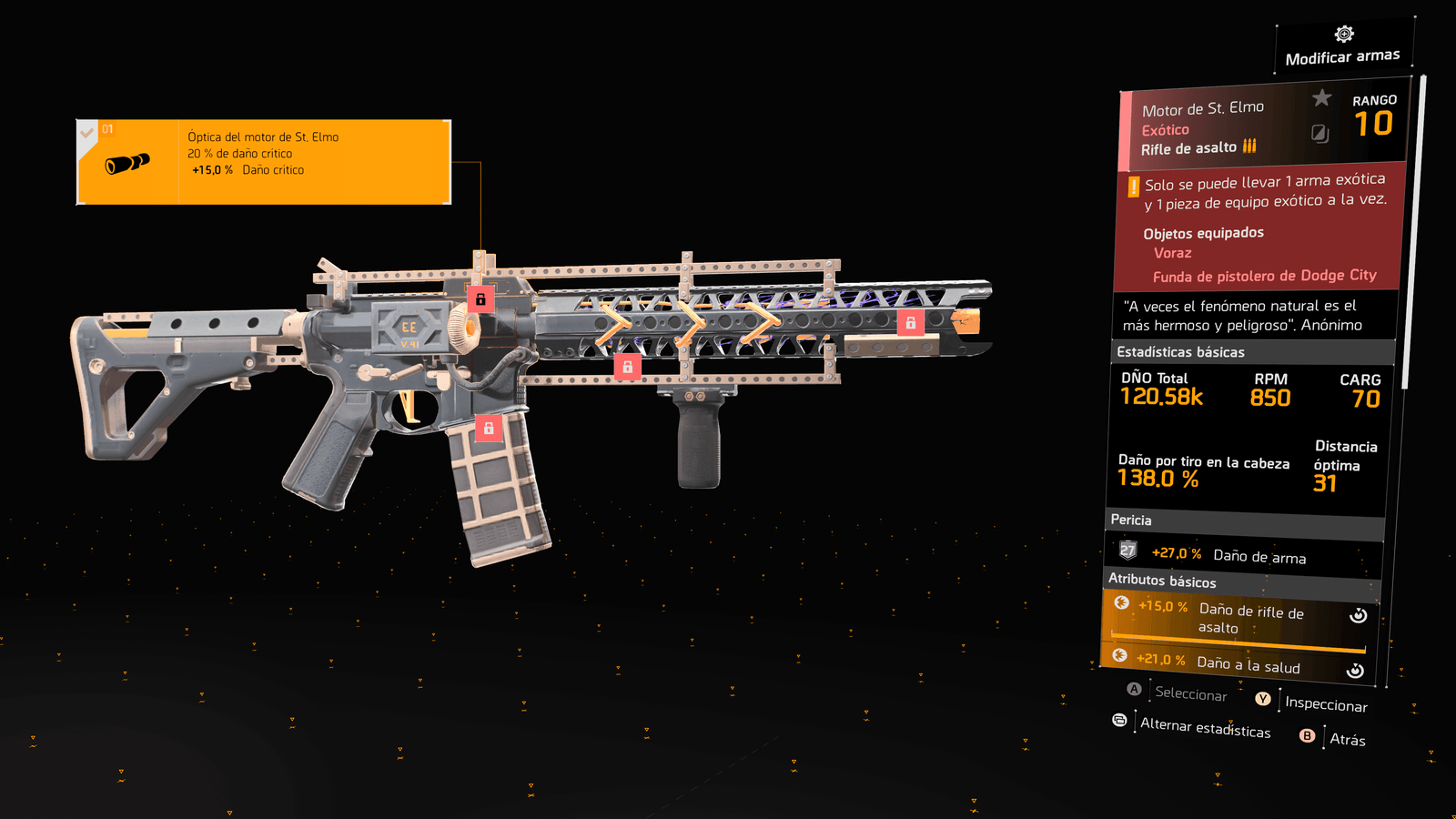Choose the locked muzzle slot at the barrel end
Screen dimensions: 1456x819
coord(910,322)
